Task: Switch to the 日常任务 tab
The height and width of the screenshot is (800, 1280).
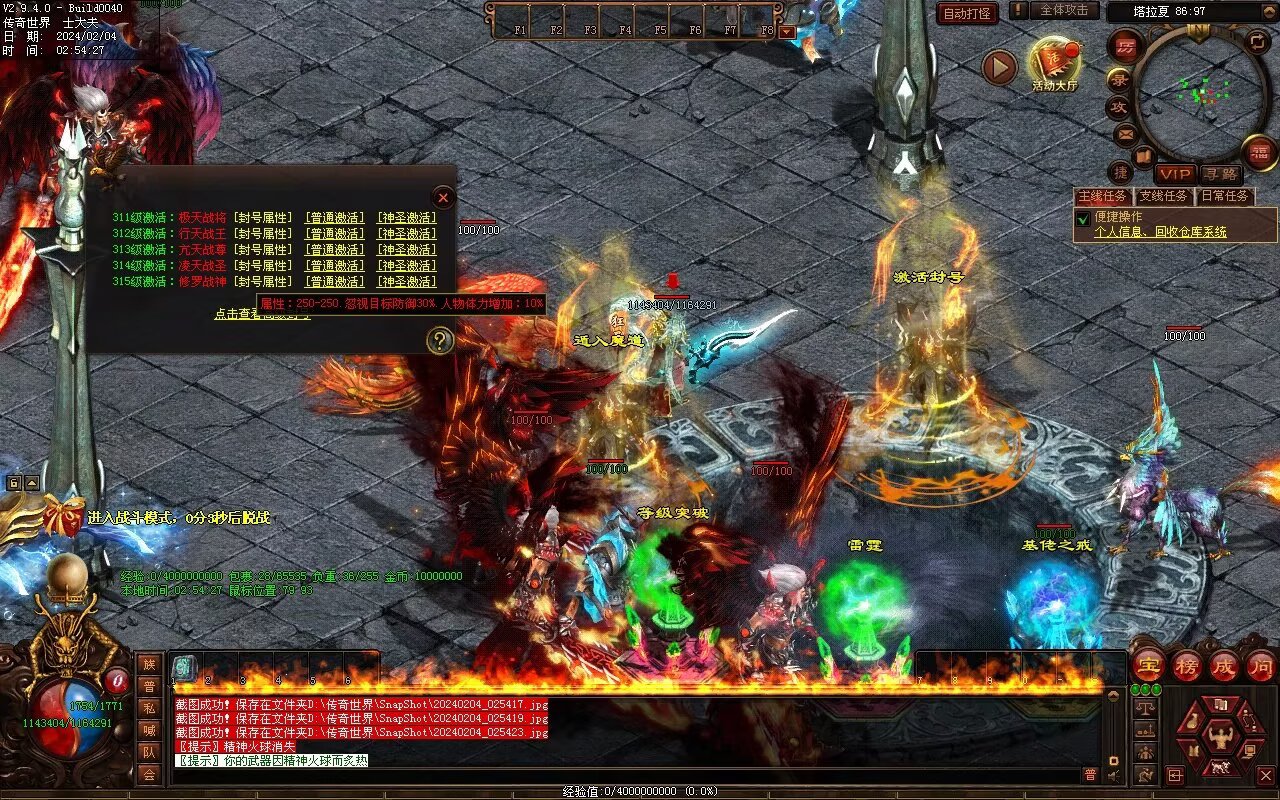Action: pos(1224,197)
